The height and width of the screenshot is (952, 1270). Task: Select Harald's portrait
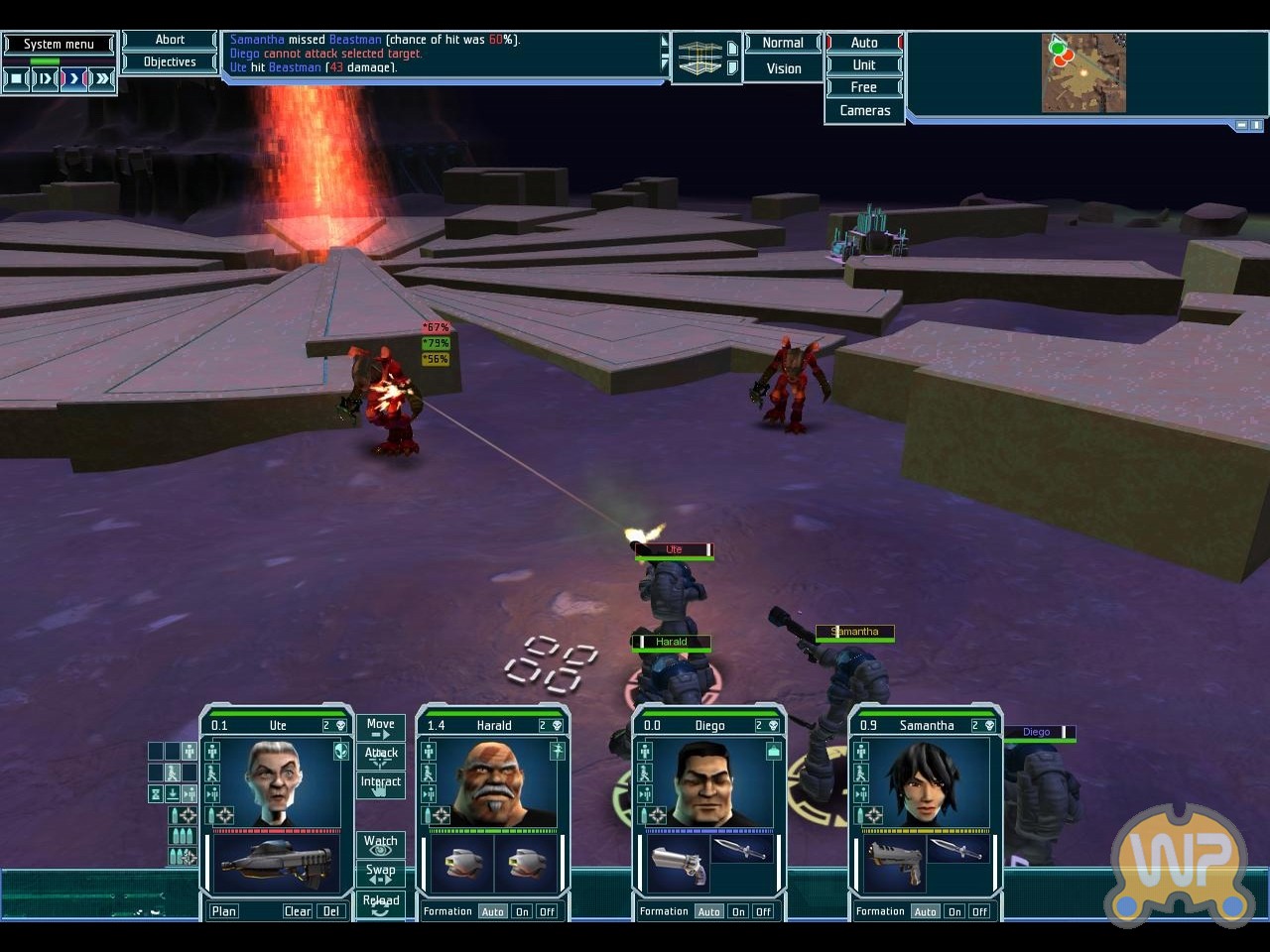(492, 782)
